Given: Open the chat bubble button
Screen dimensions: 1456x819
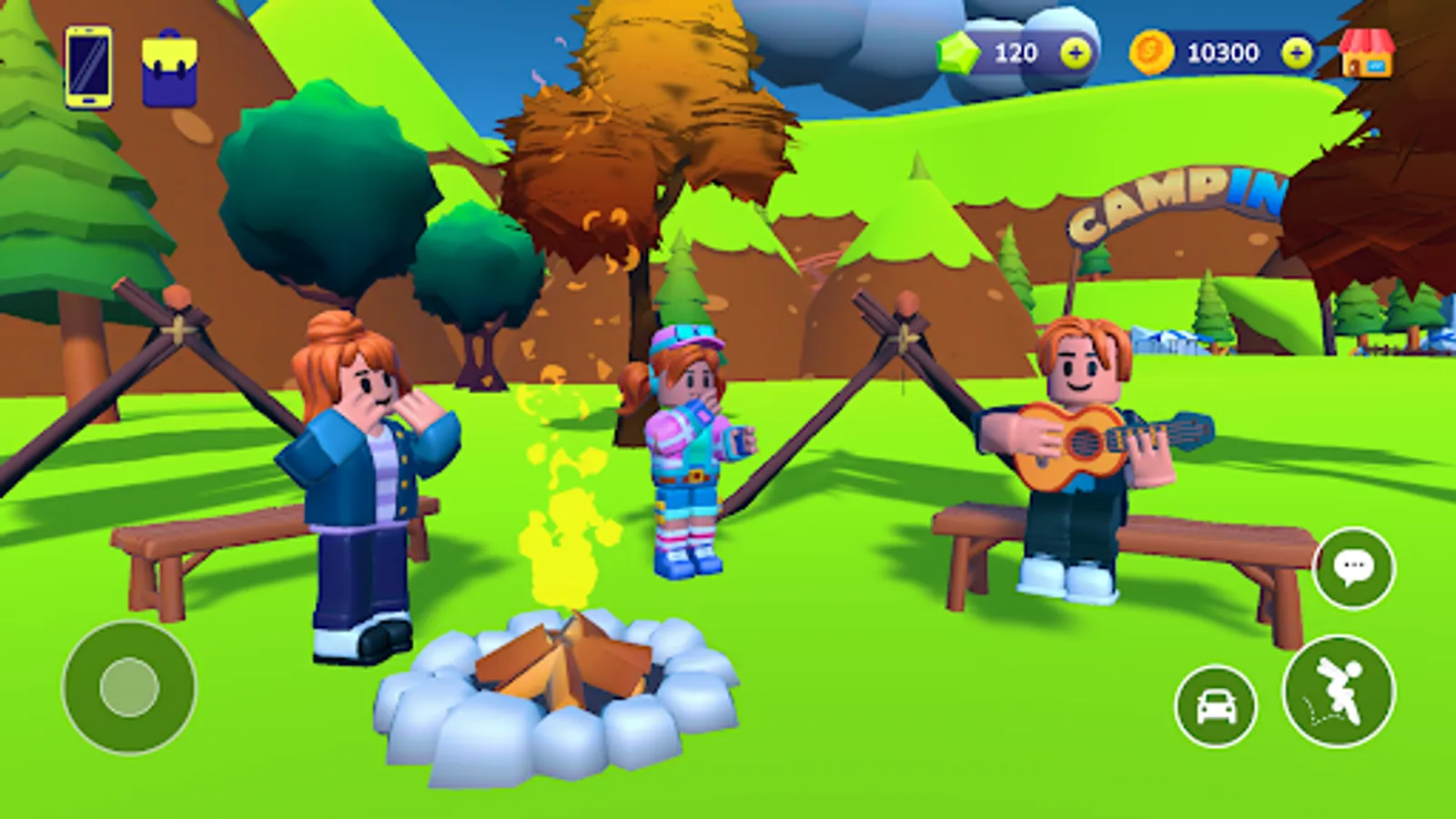Looking at the screenshot, I should click(1355, 569).
